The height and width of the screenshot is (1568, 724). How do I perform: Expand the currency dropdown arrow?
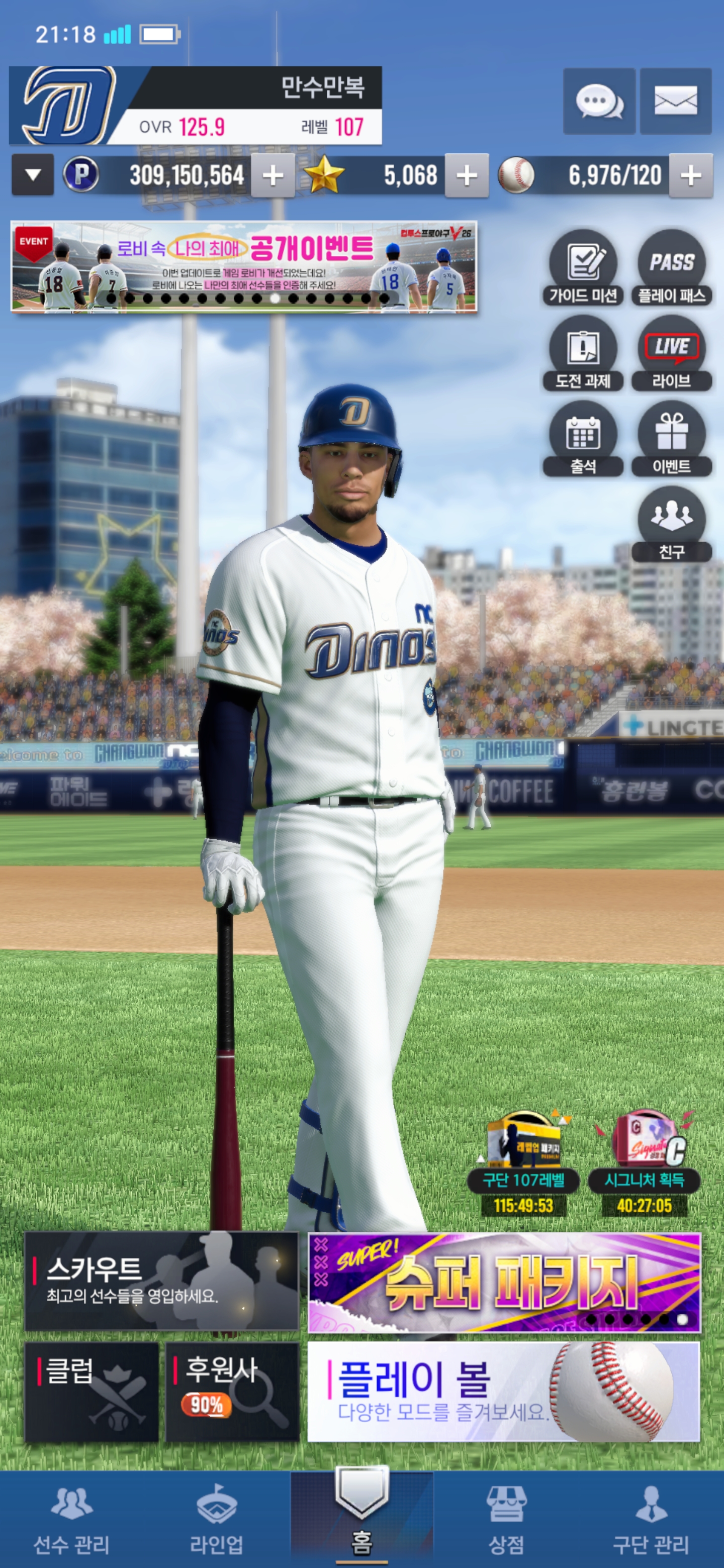[x=33, y=175]
